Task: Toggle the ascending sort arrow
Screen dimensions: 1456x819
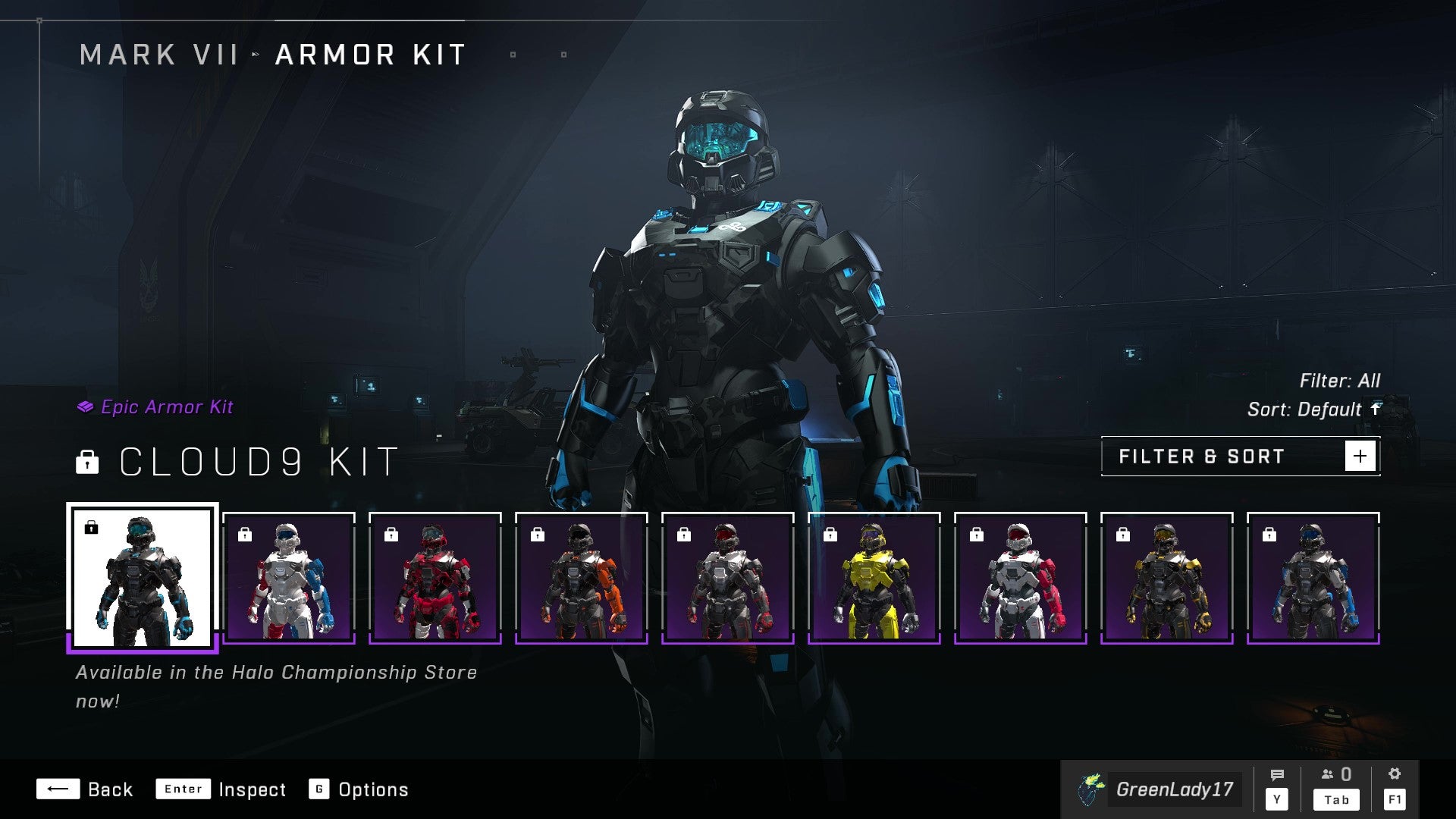Action: 1376,409
